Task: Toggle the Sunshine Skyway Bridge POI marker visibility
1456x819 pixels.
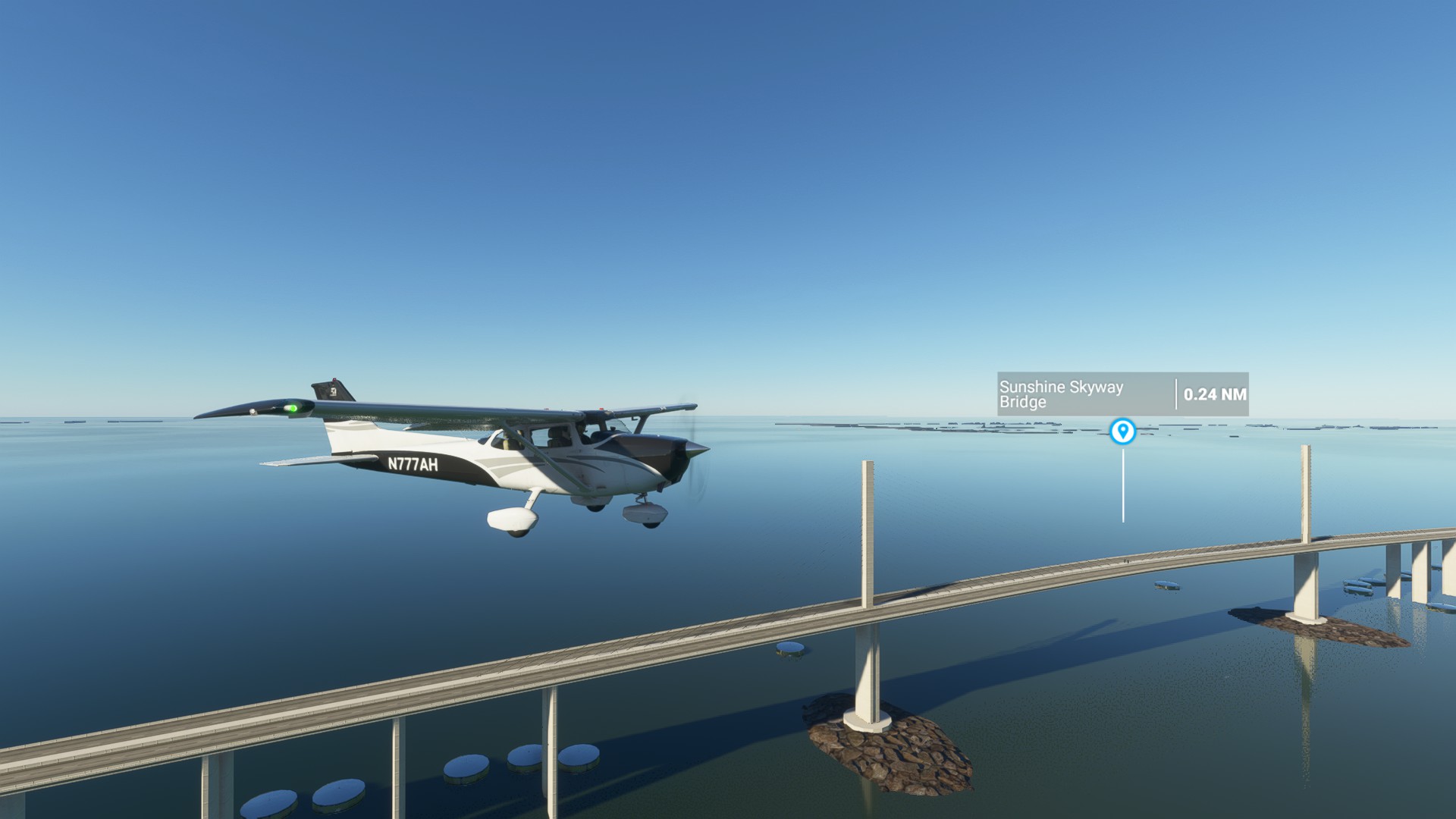Action: tap(1123, 432)
